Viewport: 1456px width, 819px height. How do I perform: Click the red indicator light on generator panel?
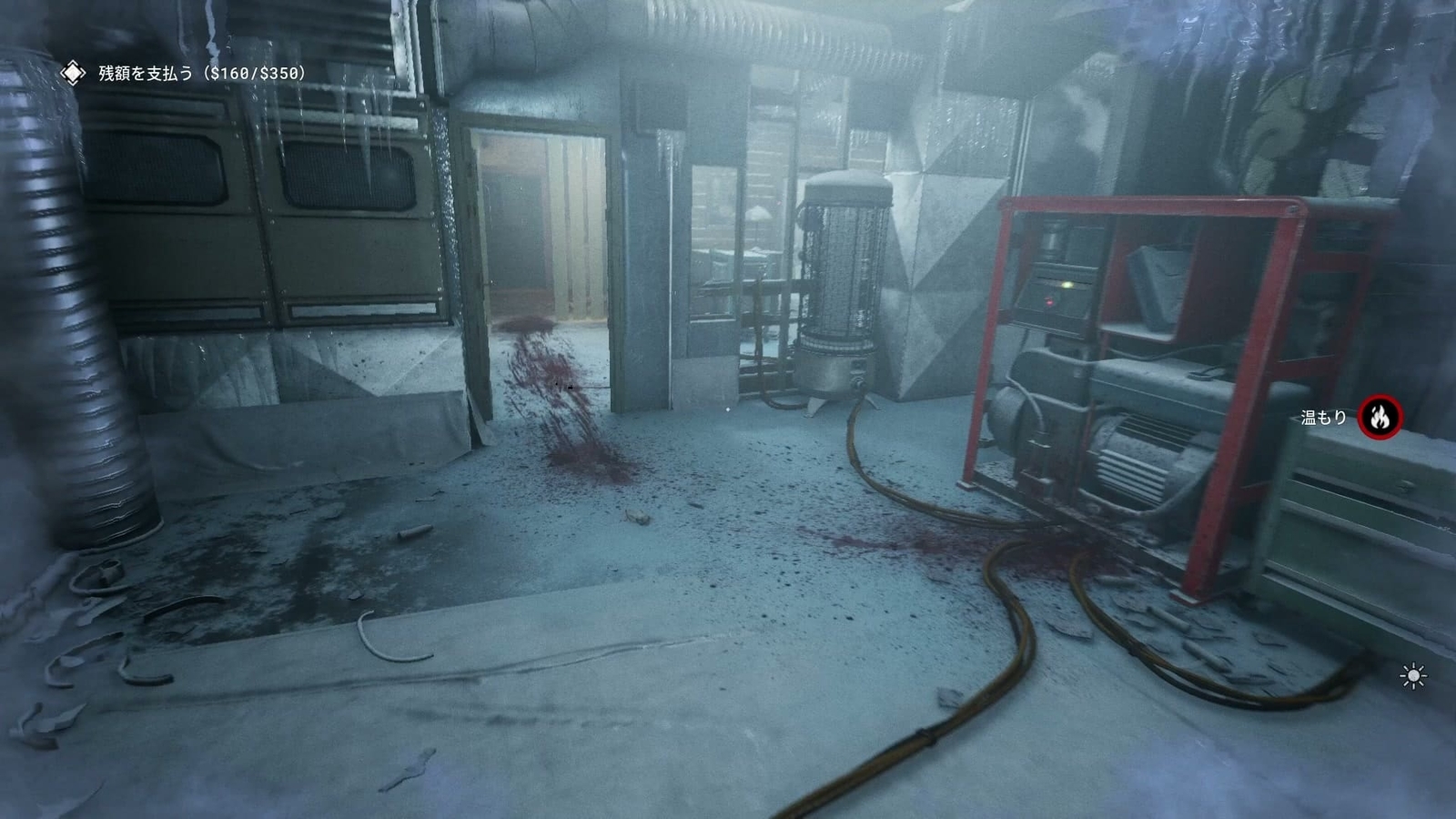[1049, 301]
